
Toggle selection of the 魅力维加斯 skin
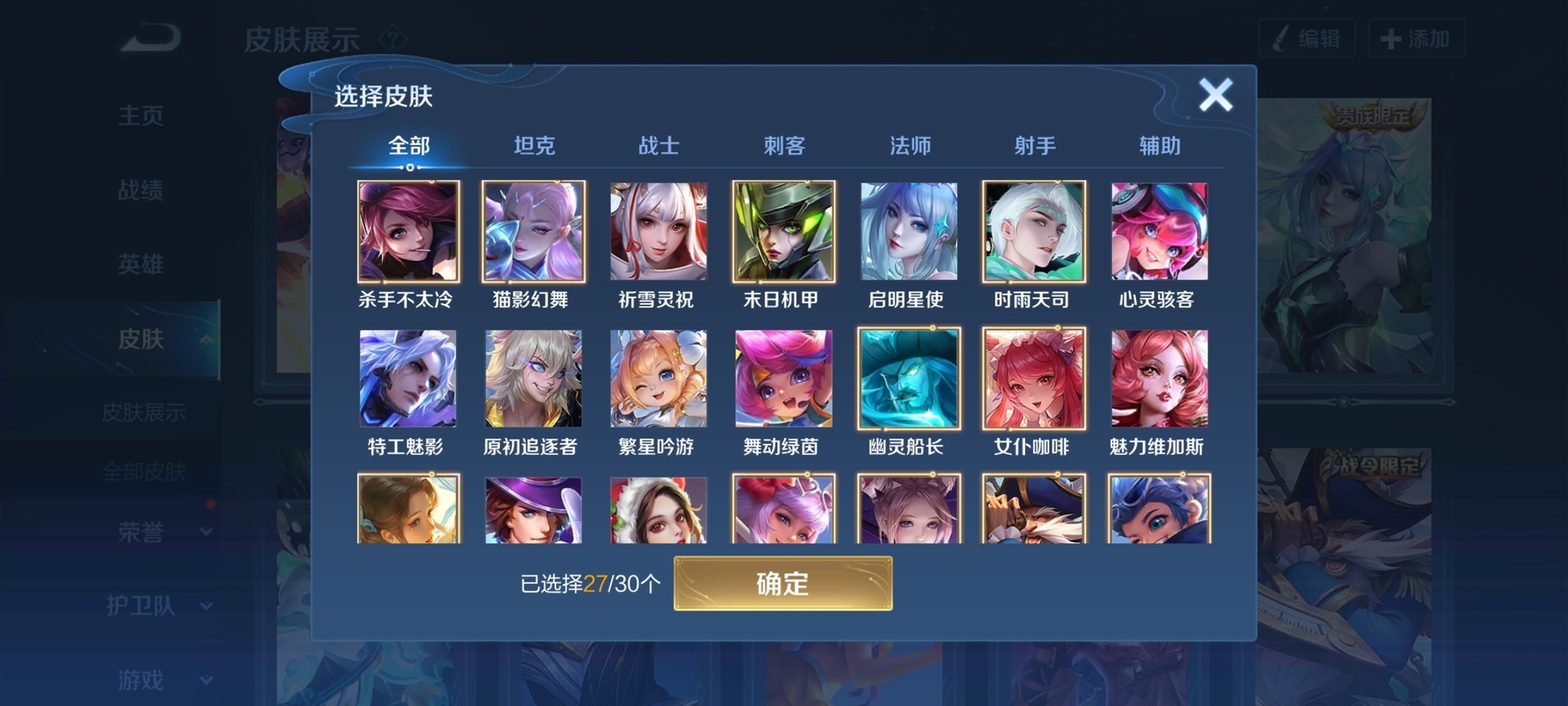coord(1158,378)
